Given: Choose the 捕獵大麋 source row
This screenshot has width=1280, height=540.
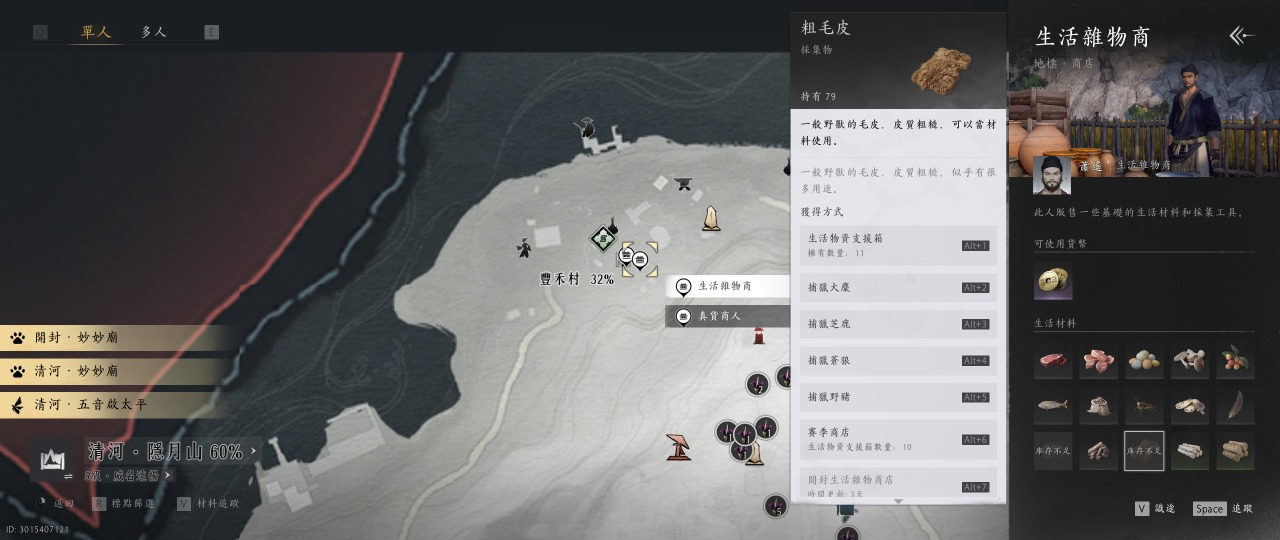Looking at the screenshot, I should (898, 288).
